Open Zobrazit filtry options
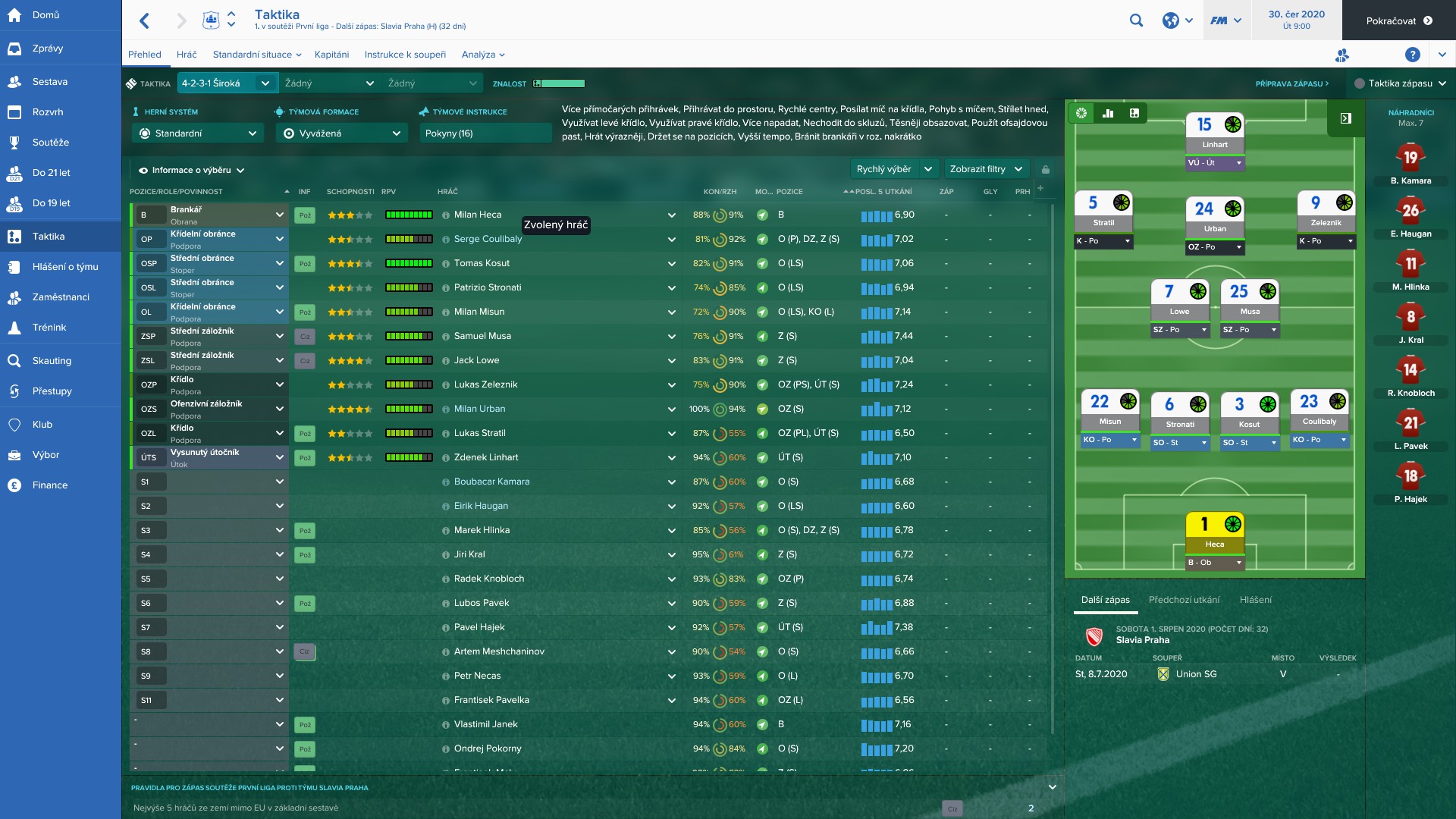This screenshot has width=1456, height=819. point(986,169)
